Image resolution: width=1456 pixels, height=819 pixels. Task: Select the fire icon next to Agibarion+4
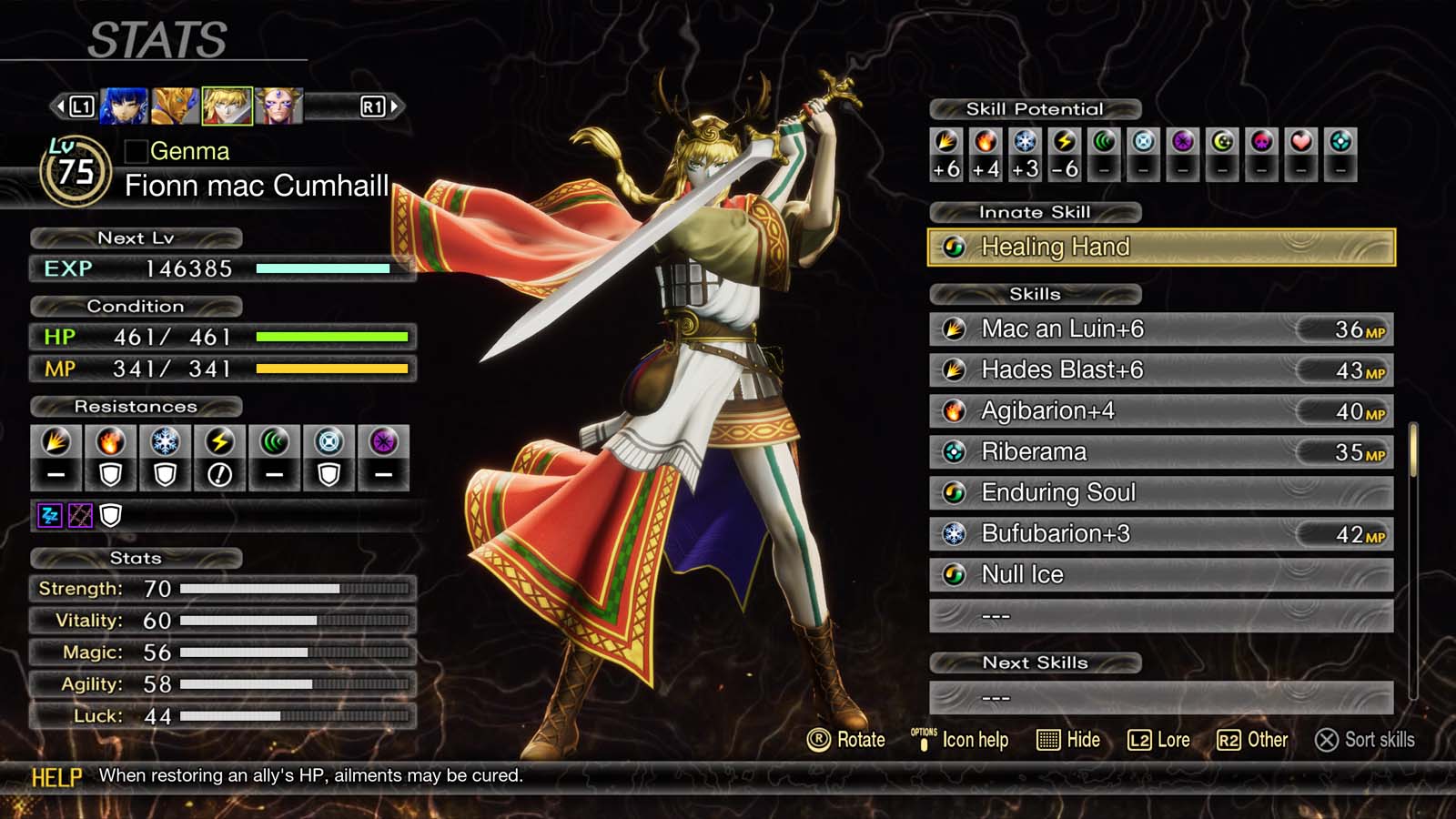(955, 410)
